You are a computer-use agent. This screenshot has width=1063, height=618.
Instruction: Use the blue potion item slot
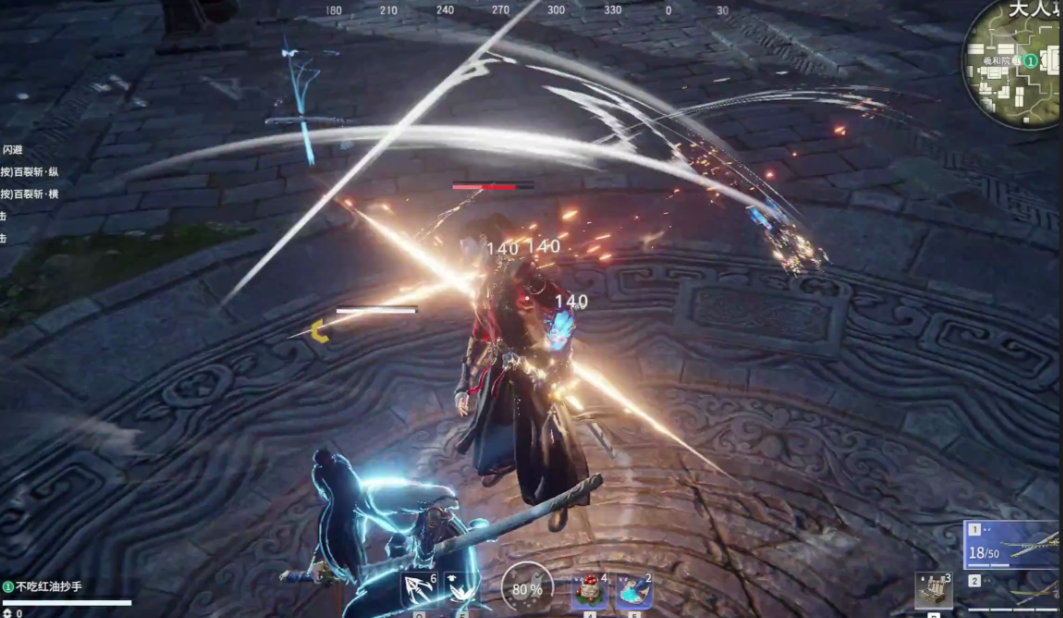(x=634, y=591)
